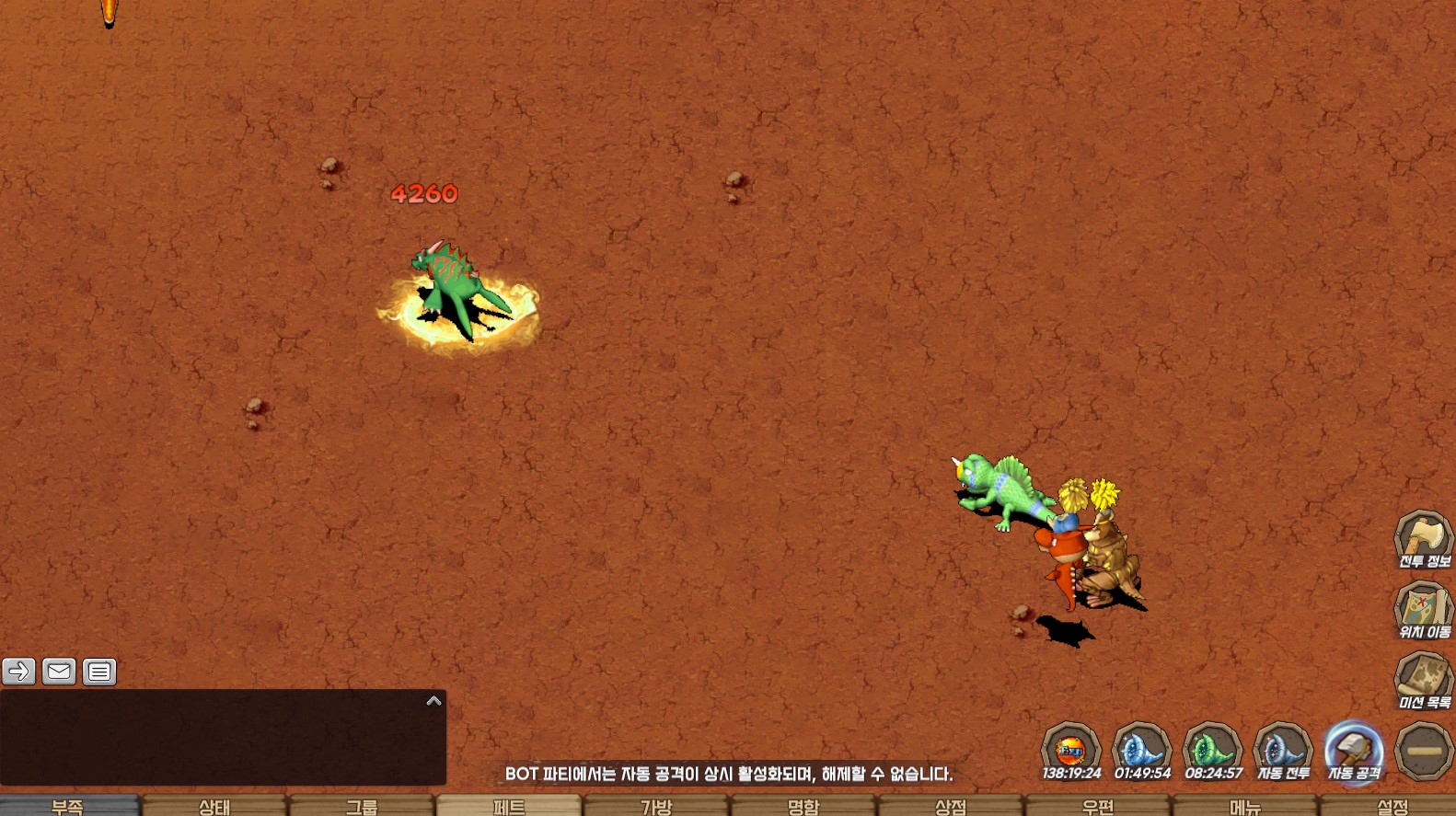The image size is (1456, 816).
Task: Open the 가방 (bag) inventory
Action: tap(656, 806)
